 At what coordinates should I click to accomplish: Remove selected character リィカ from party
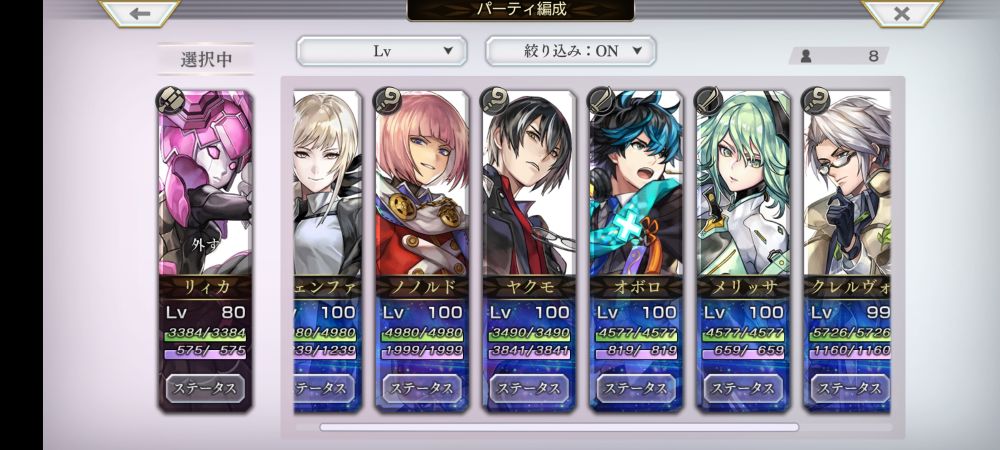(205, 243)
